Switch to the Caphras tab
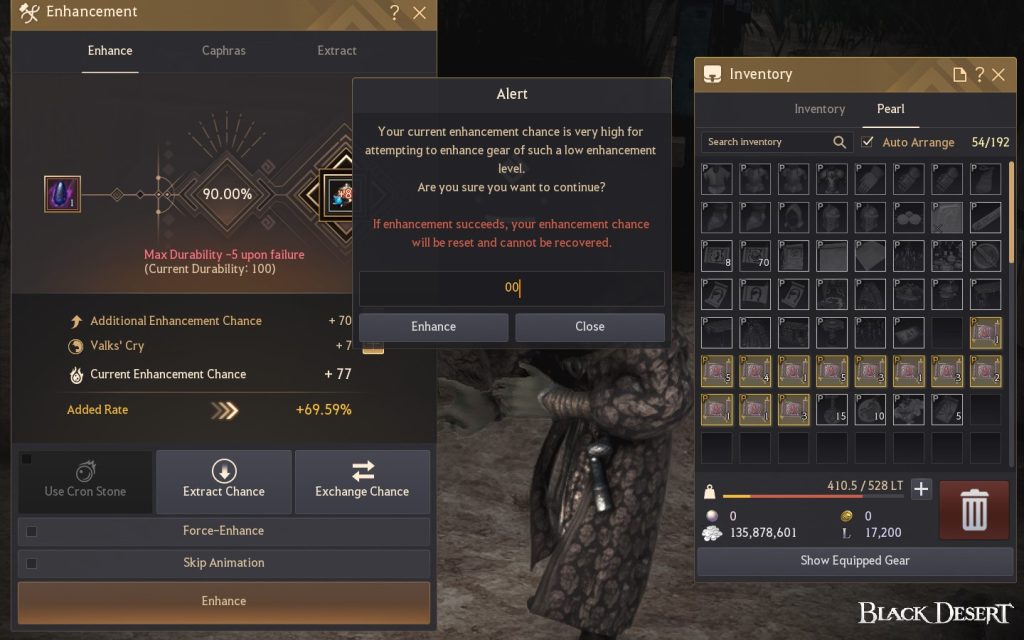 coord(223,51)
